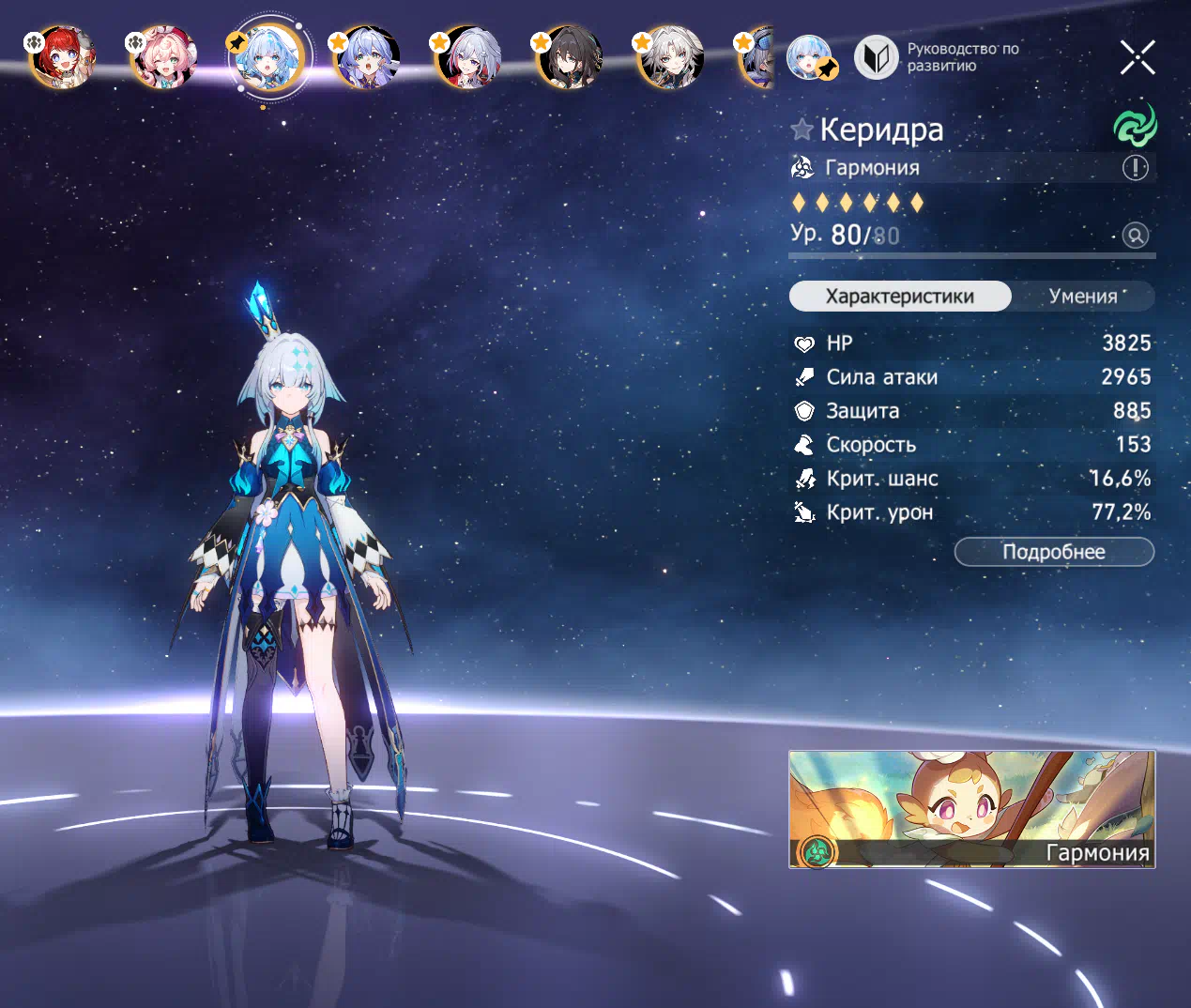Toggle the favorite star beside Керидра
Image resolution: width=1191 pixels, height=1008 pixels.
pos(802,130)
